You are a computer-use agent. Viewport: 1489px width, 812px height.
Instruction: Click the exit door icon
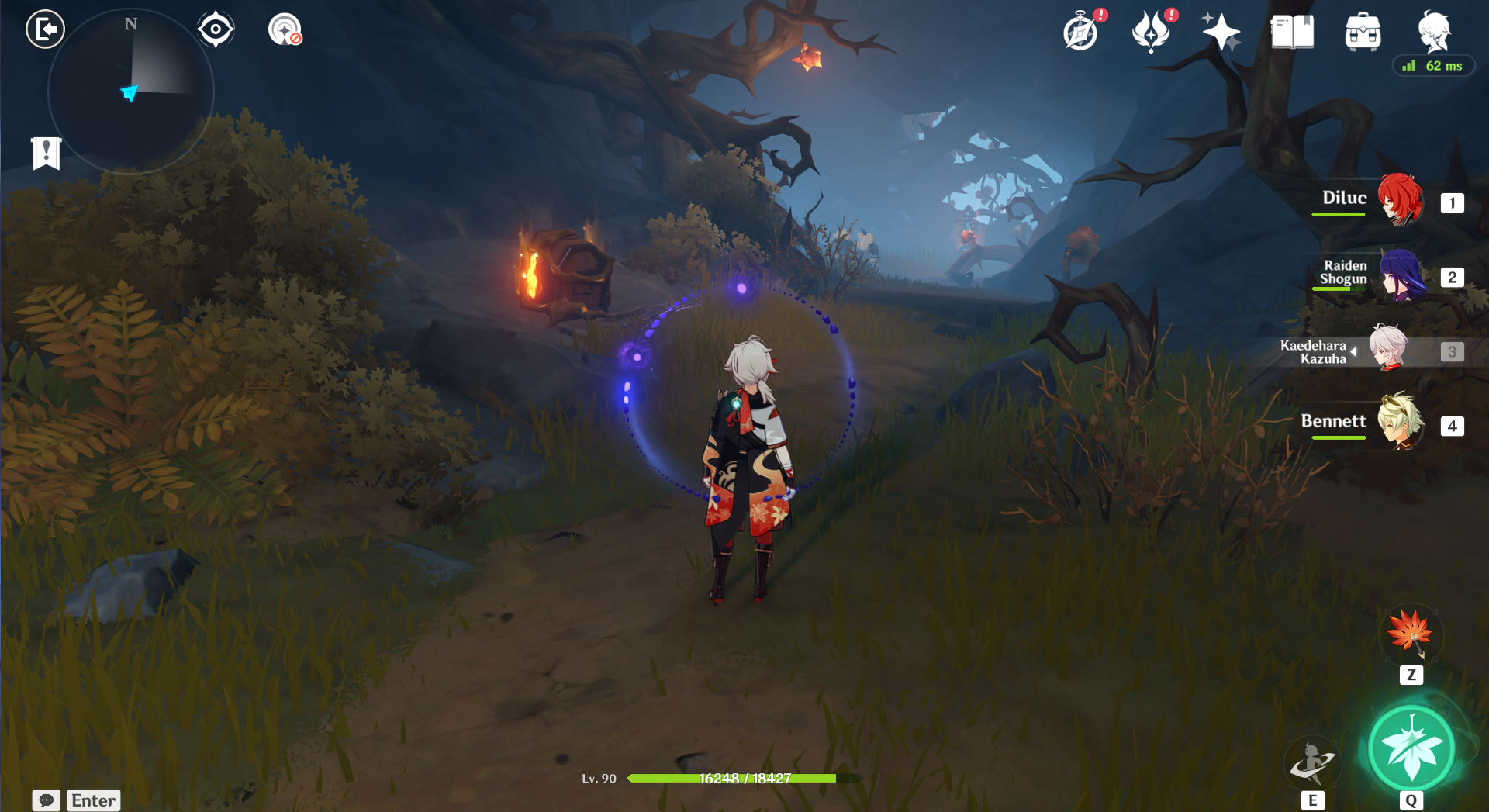[45, 30]
